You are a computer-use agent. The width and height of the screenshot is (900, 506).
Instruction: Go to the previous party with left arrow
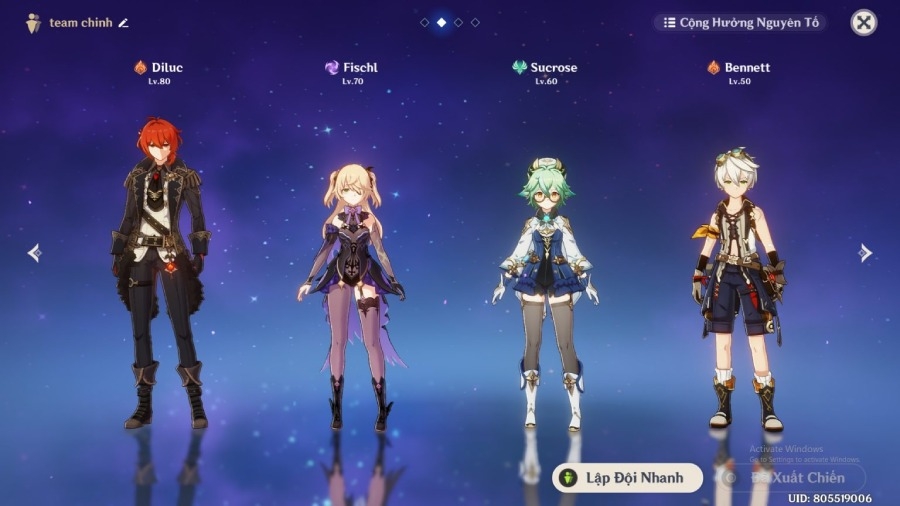[x=34, y=253]
